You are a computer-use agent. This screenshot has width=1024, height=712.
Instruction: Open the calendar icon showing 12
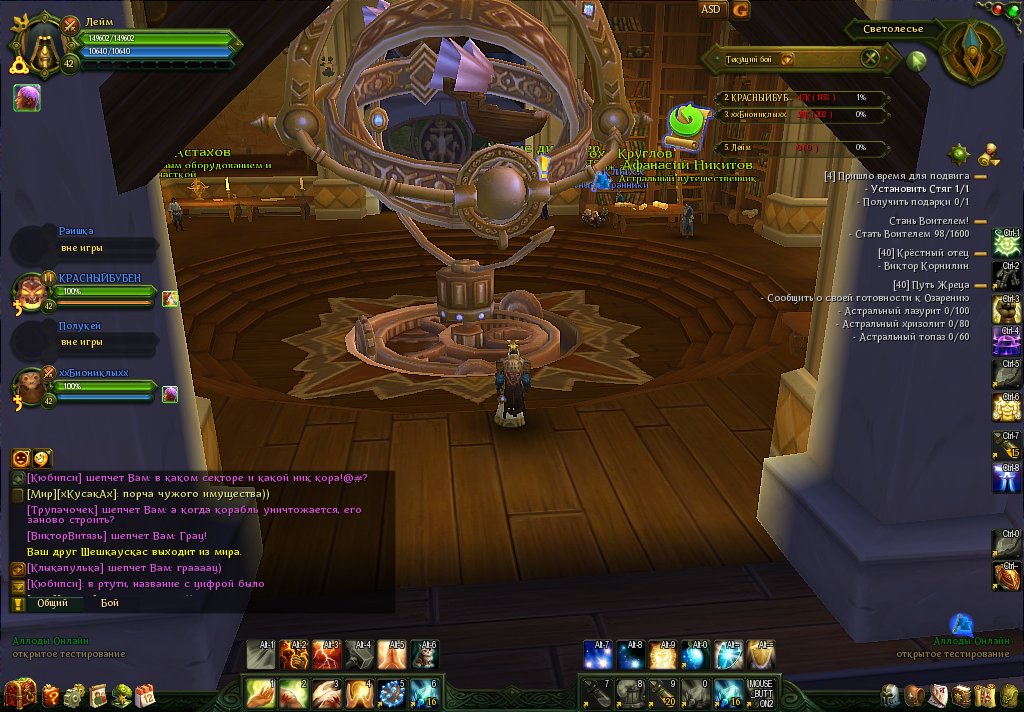[145, 695]
